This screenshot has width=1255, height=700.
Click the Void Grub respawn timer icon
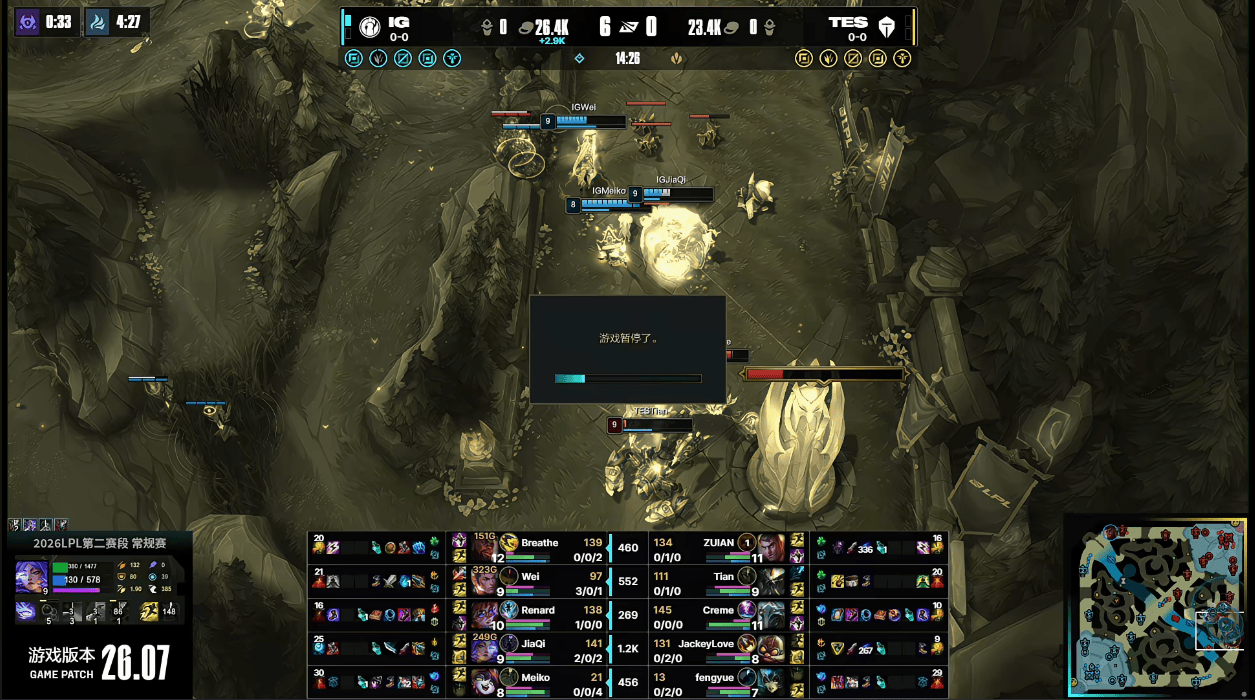pyautogui.click(x=27, y=21)
